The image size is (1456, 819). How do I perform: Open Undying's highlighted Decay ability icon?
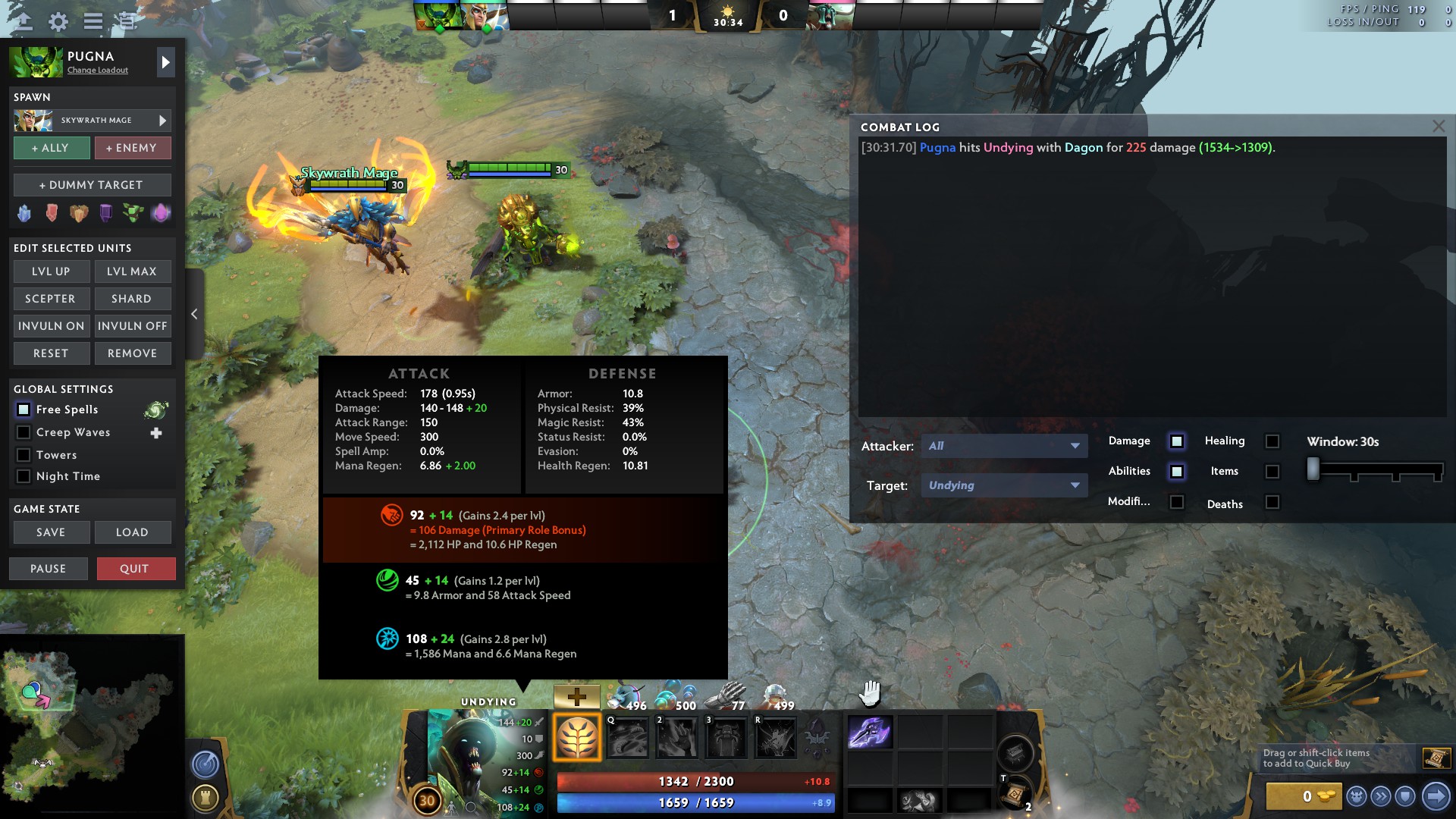click(x=578, y=735)
